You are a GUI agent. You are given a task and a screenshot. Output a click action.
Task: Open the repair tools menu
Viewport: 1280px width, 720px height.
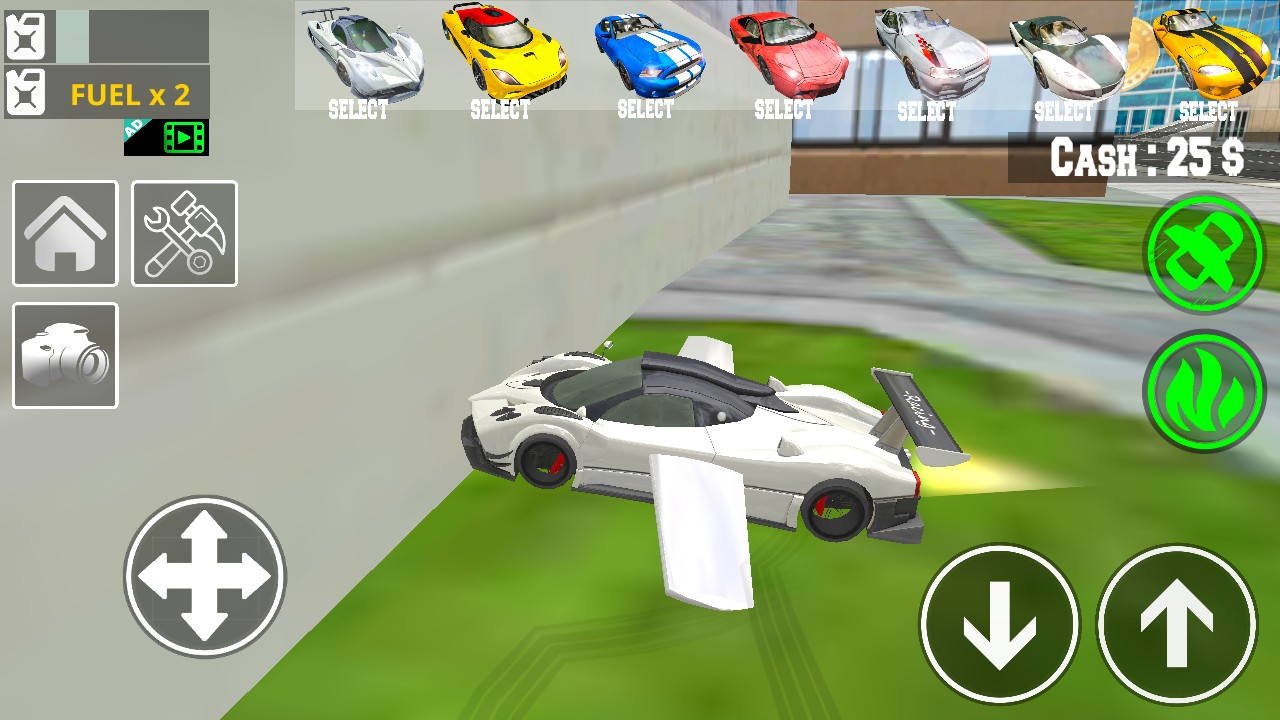184,233
